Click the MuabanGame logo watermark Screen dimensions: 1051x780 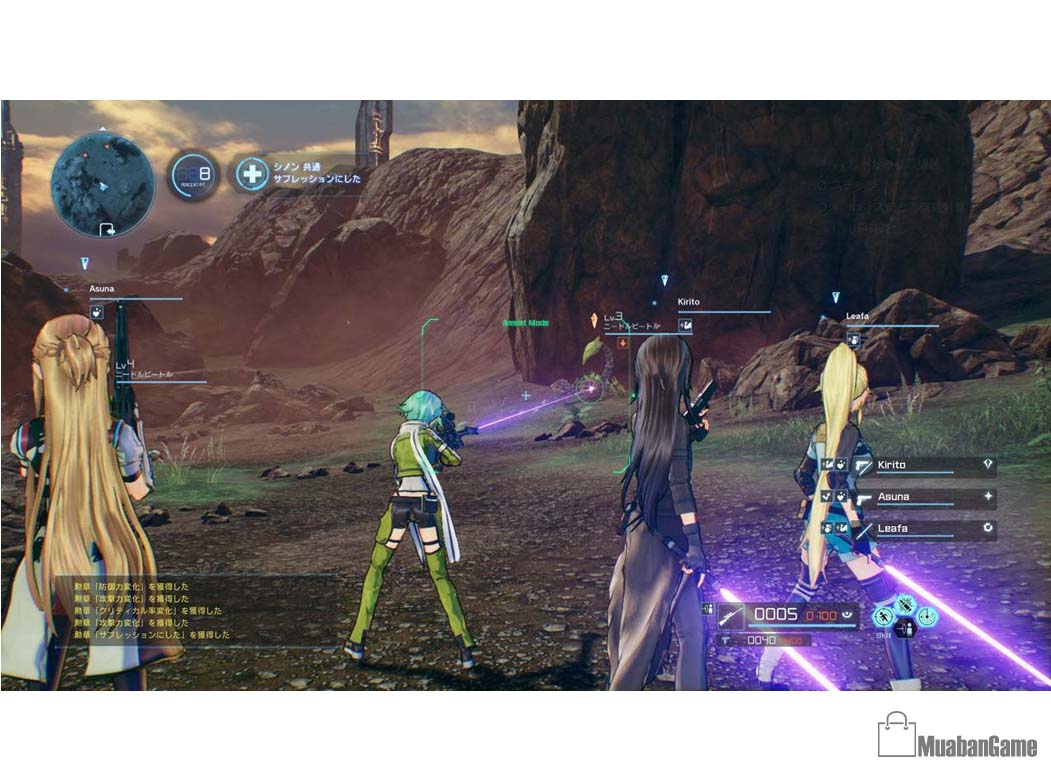pos(957,737)
